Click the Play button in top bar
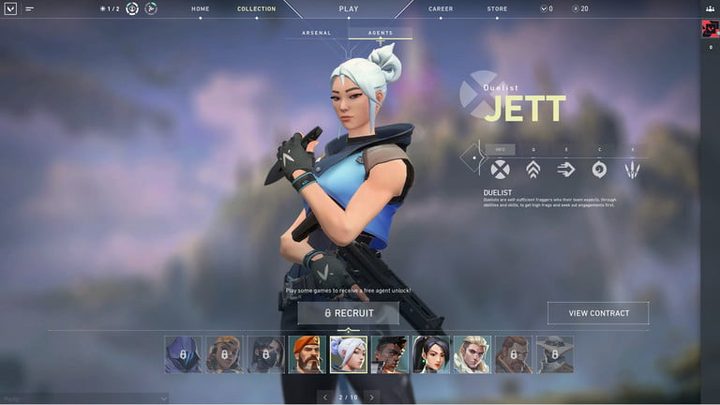Screen dimensions: 720x405 348,9
